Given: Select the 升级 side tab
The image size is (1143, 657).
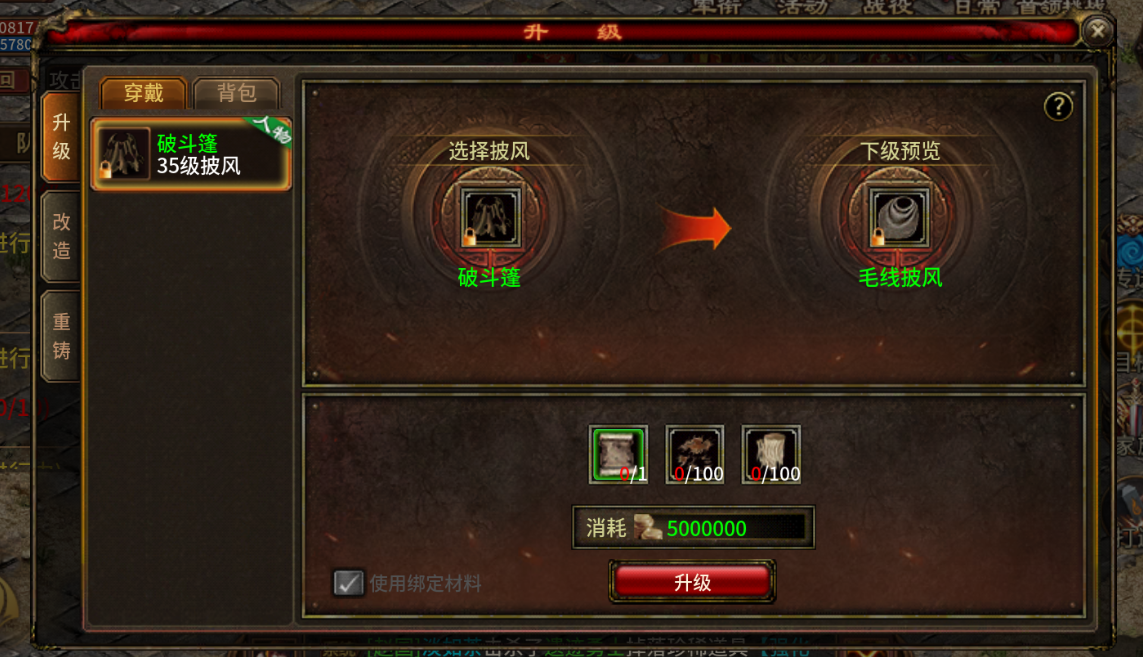Looking at the screenshot, I should click(x=61, y=137).
